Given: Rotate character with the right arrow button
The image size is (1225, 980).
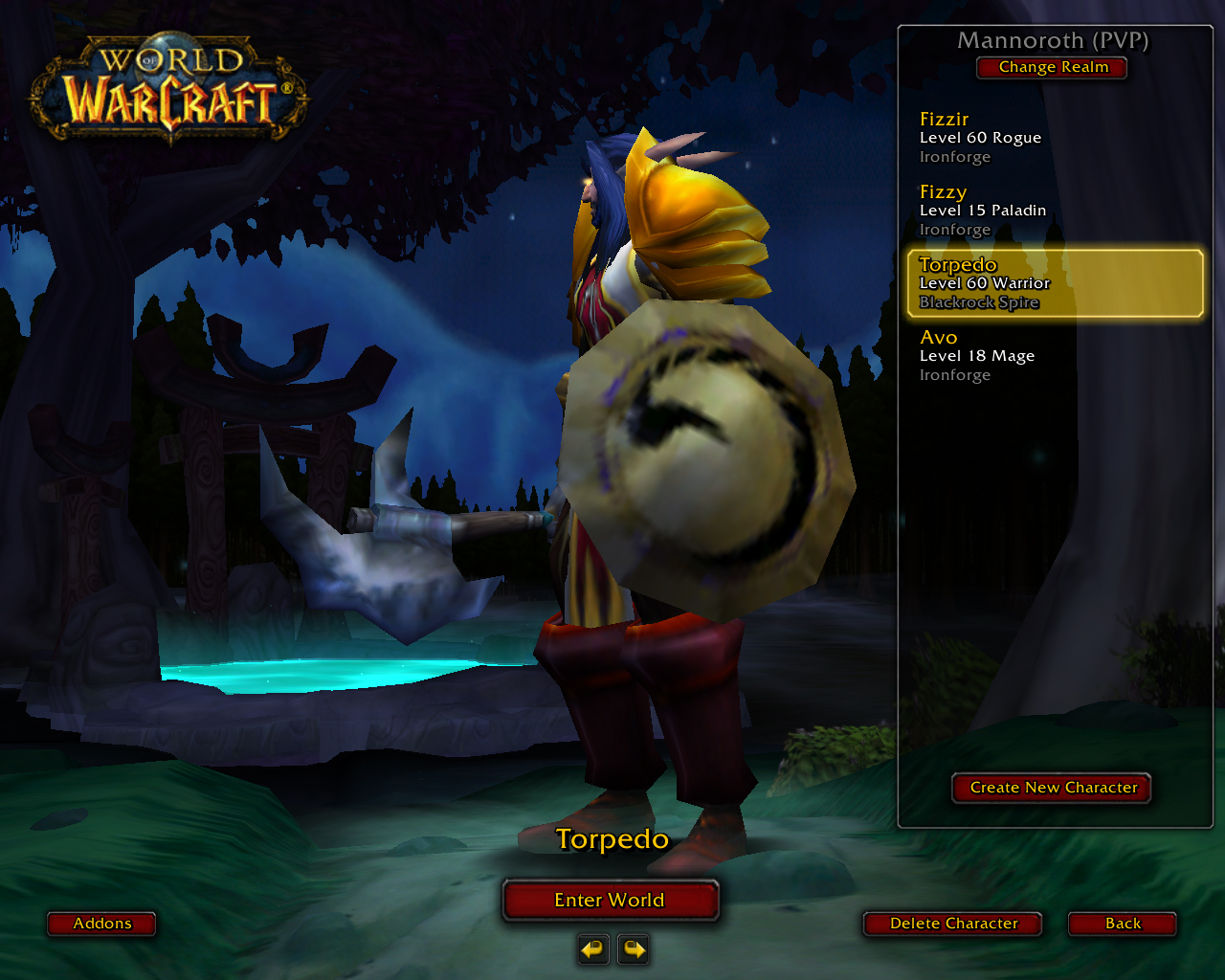Looking at the screenshot, I should (634, 949).
